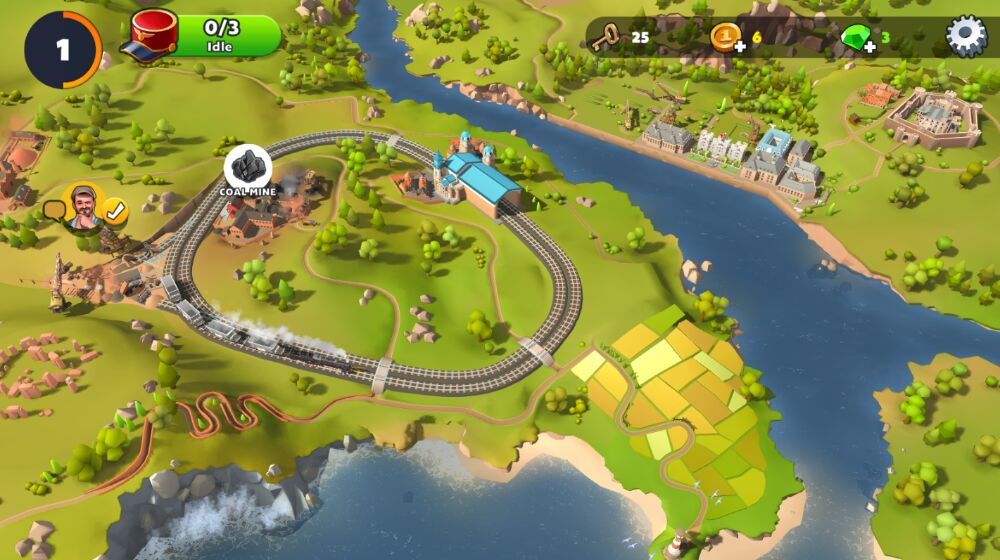Viewport: 1000px width, 560px height.
Task: Check the keys counter
Action: pos(618,38)
